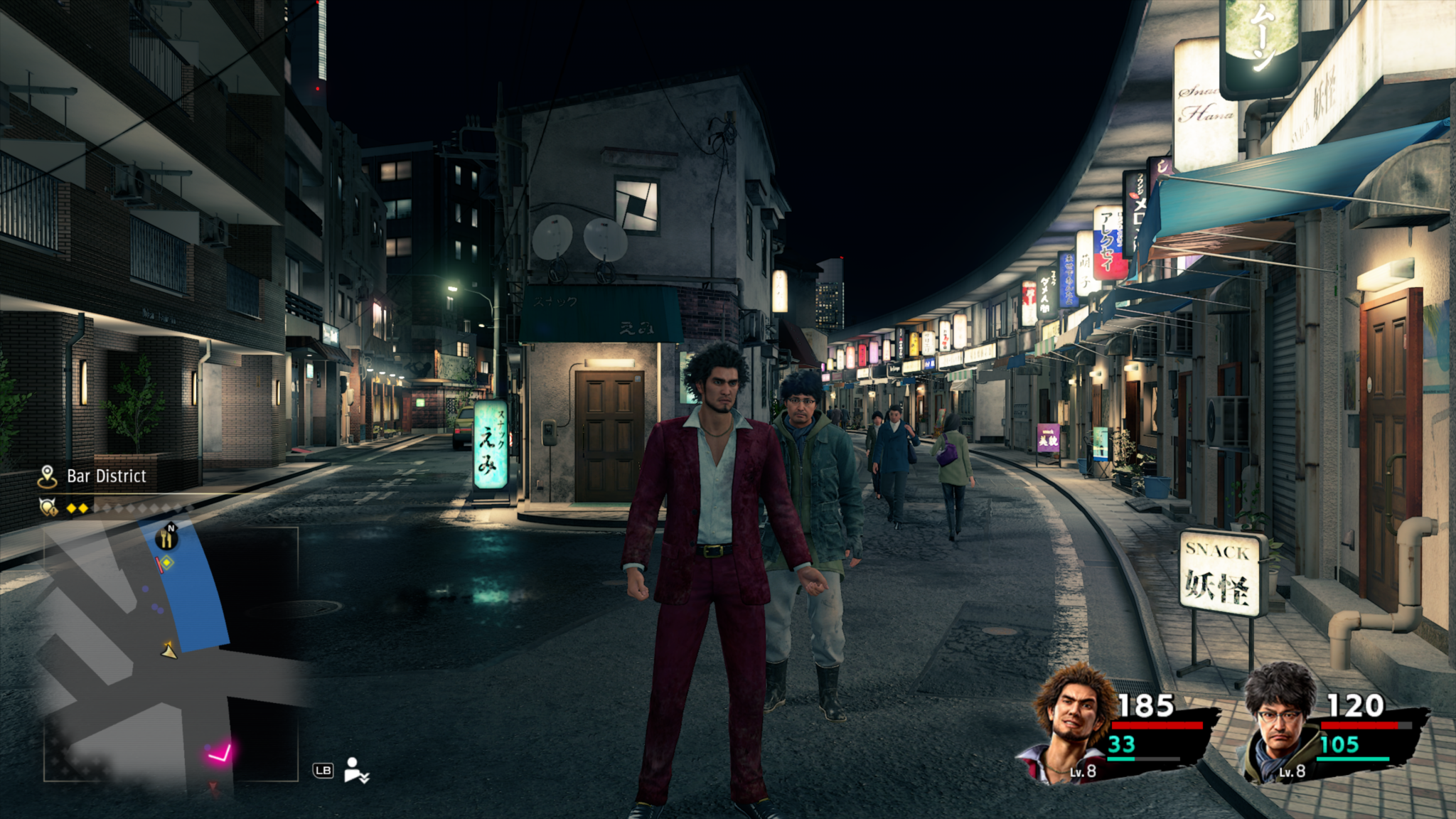The height and width of the screenshot is (819, 1456).
Task: Click the Bar District location pin icon
Action: [x=47, y=476]
